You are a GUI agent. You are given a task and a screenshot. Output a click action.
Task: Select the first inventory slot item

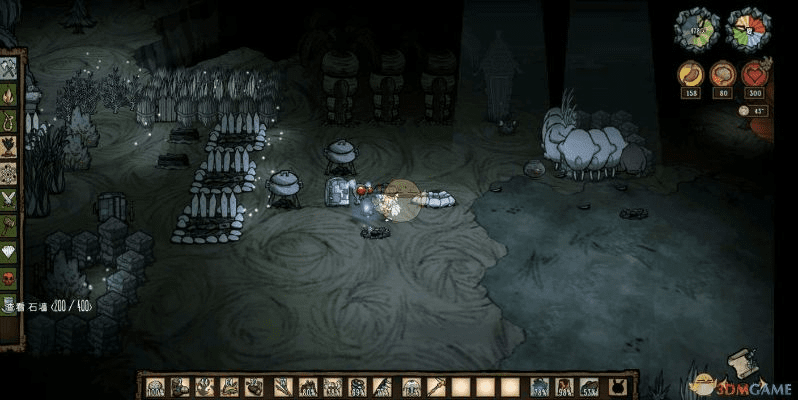tap(155, 386)
